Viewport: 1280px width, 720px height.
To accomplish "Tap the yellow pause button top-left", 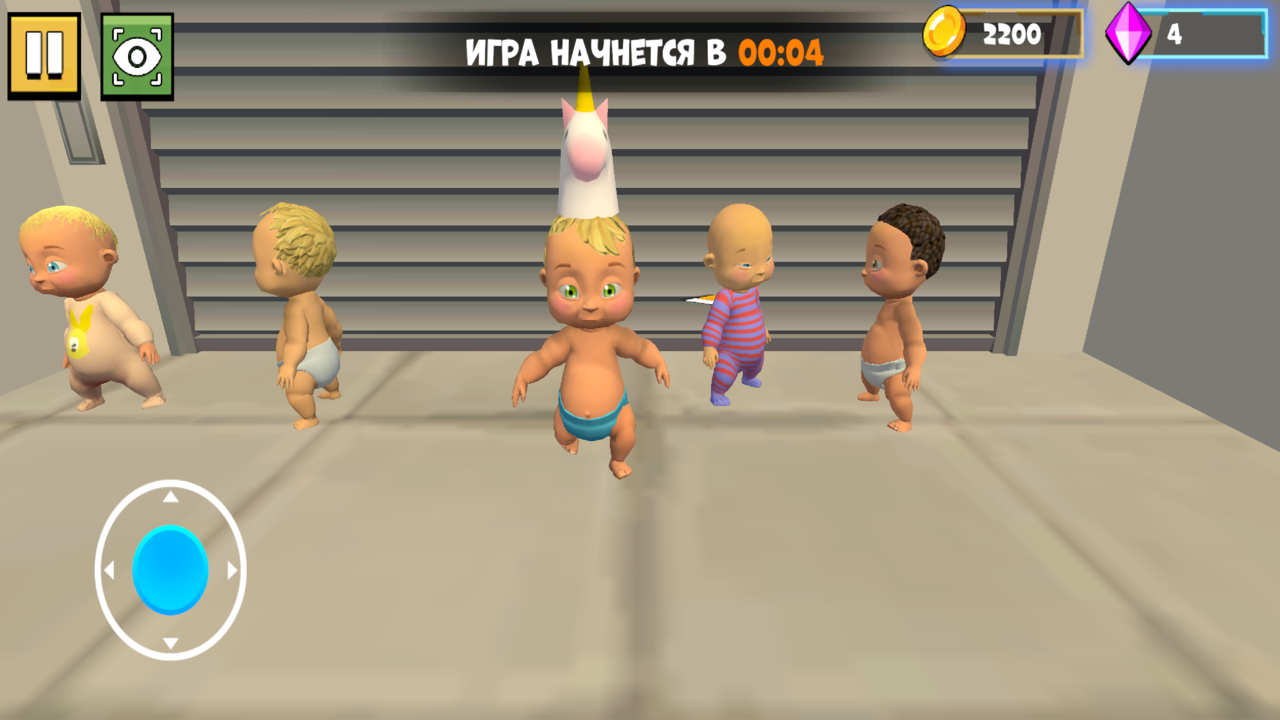I will [44, 53].
